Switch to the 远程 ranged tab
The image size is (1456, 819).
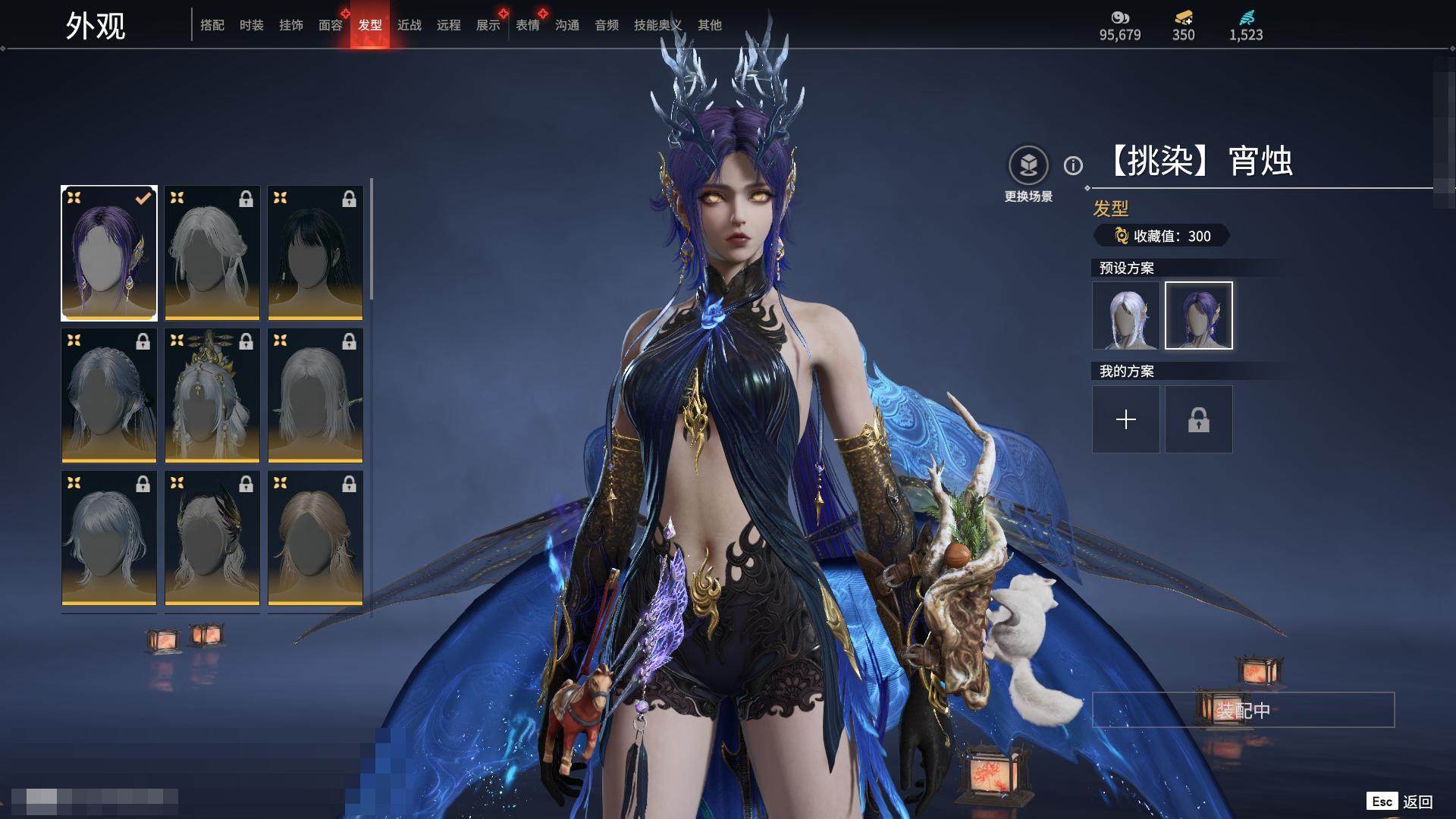click(449, 25)
